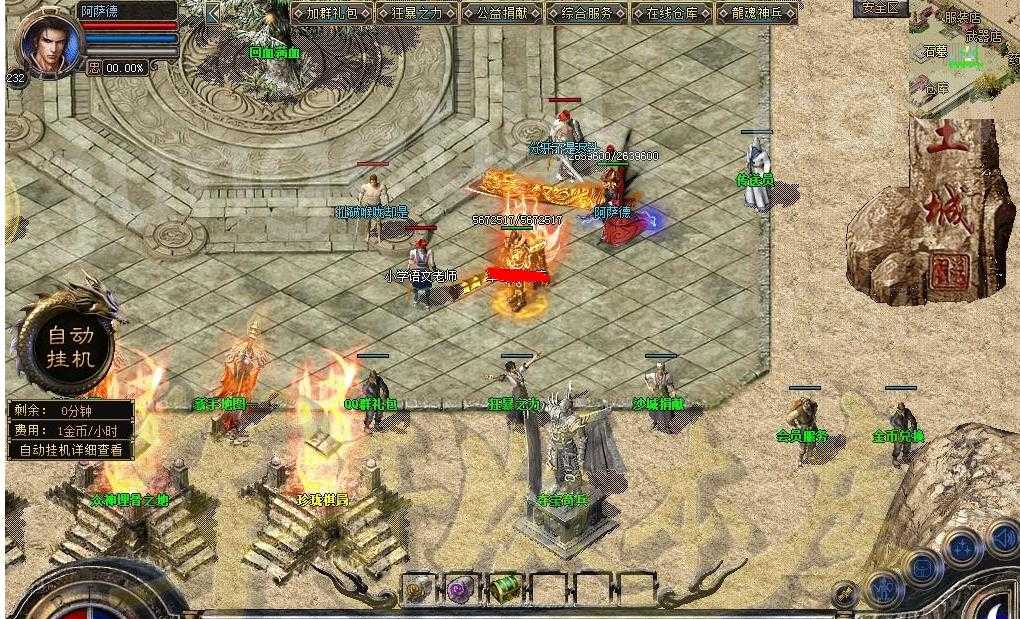
Task: Toggle the round speaker sound button
Action: point(1004,539)
